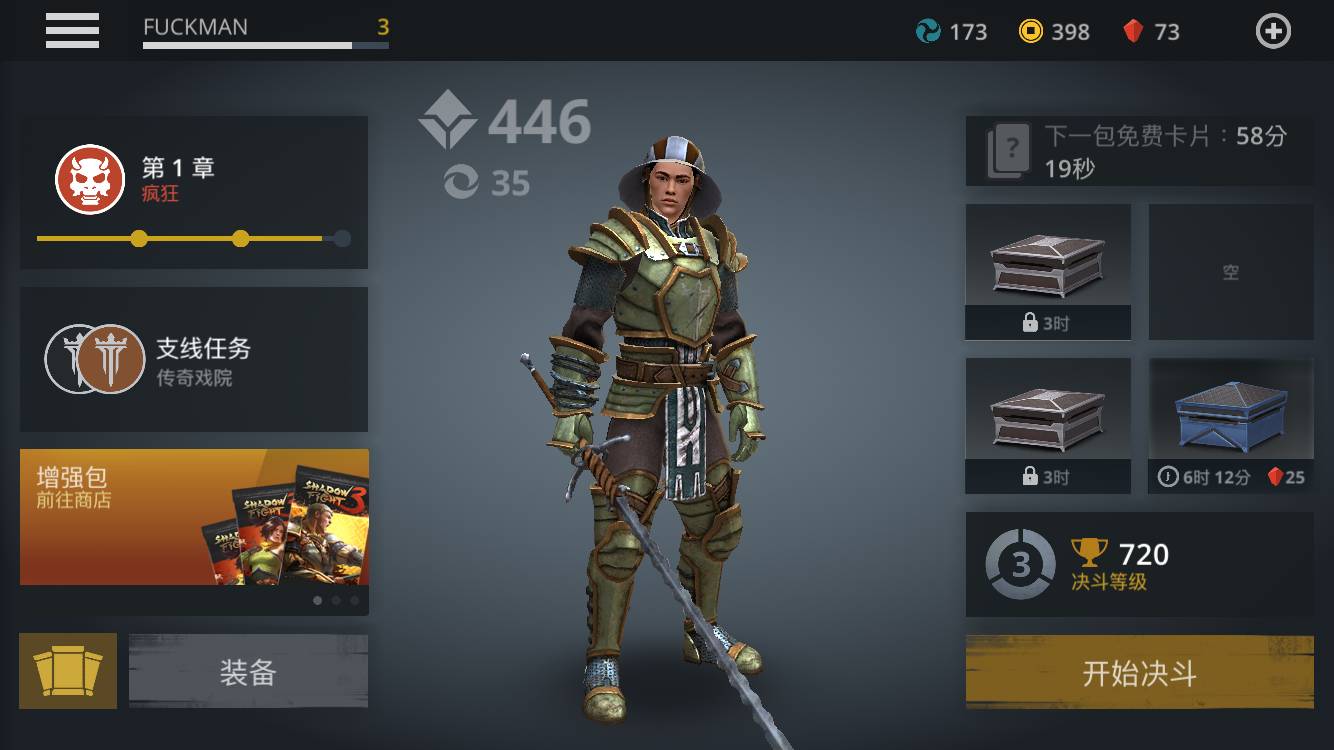Viewport: 1334px width, 750px height.
Task: Select the empty 空 chest slot
Action: point(1231,272)
